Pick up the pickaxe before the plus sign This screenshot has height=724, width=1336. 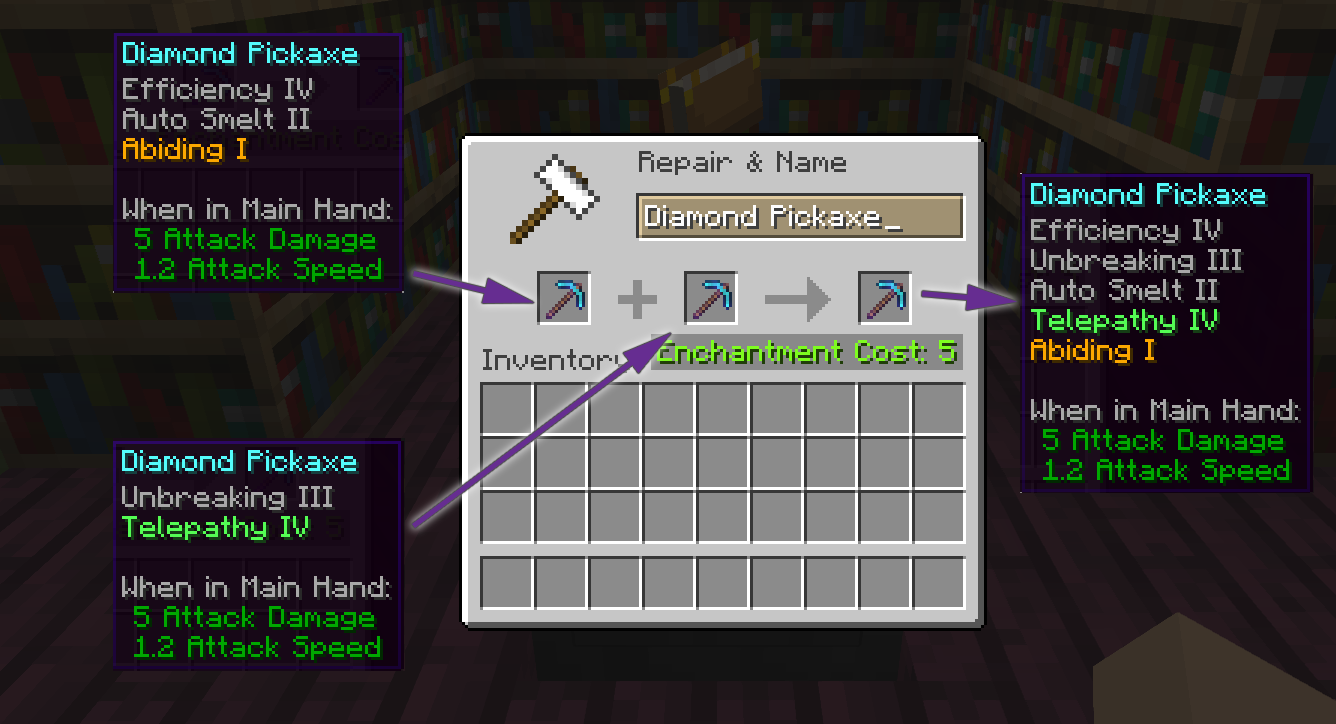[564, 298]
